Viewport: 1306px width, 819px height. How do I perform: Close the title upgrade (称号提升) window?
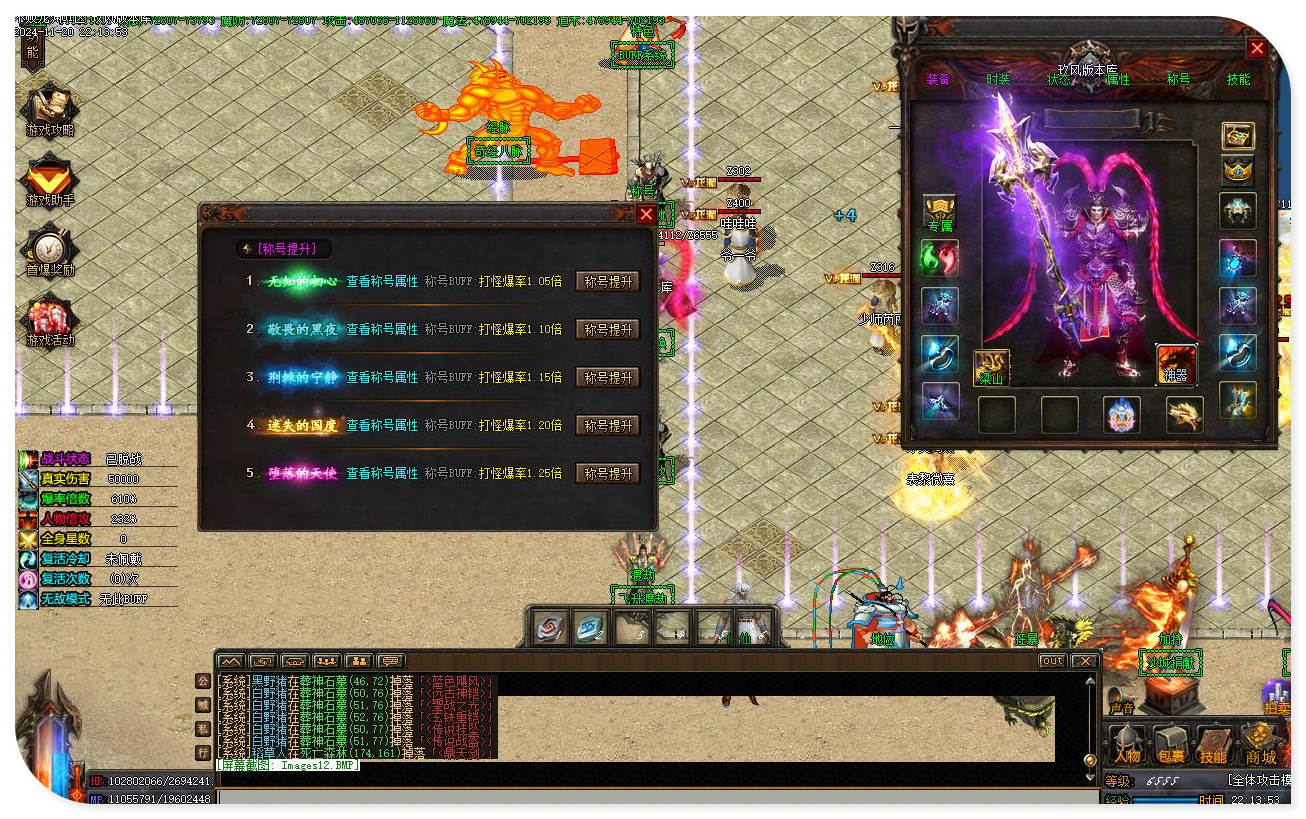tap(646, 214)
